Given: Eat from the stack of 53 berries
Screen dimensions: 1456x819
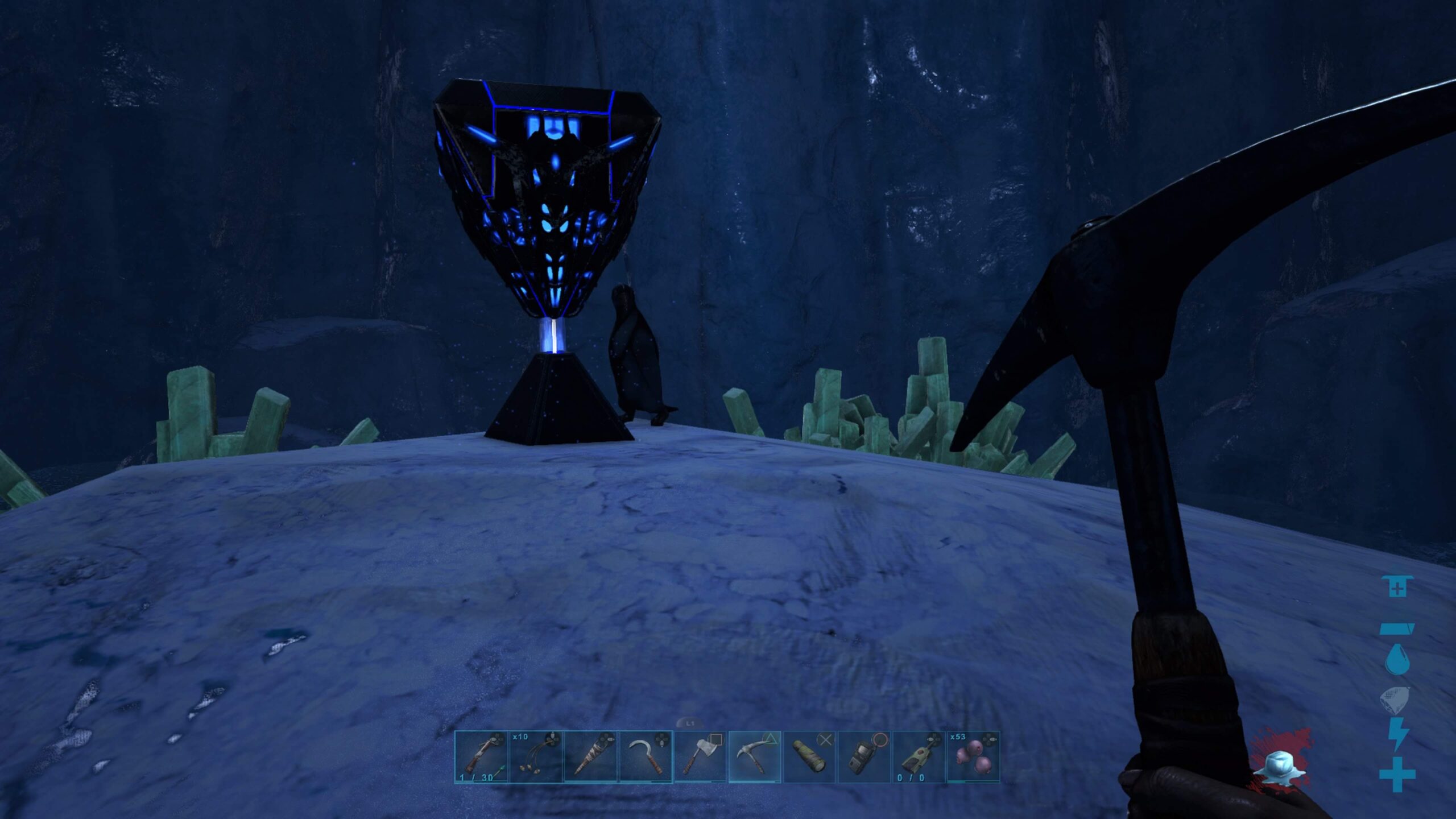Looking at the screenshot, I should pyautogui.click(x=973, y=757).
